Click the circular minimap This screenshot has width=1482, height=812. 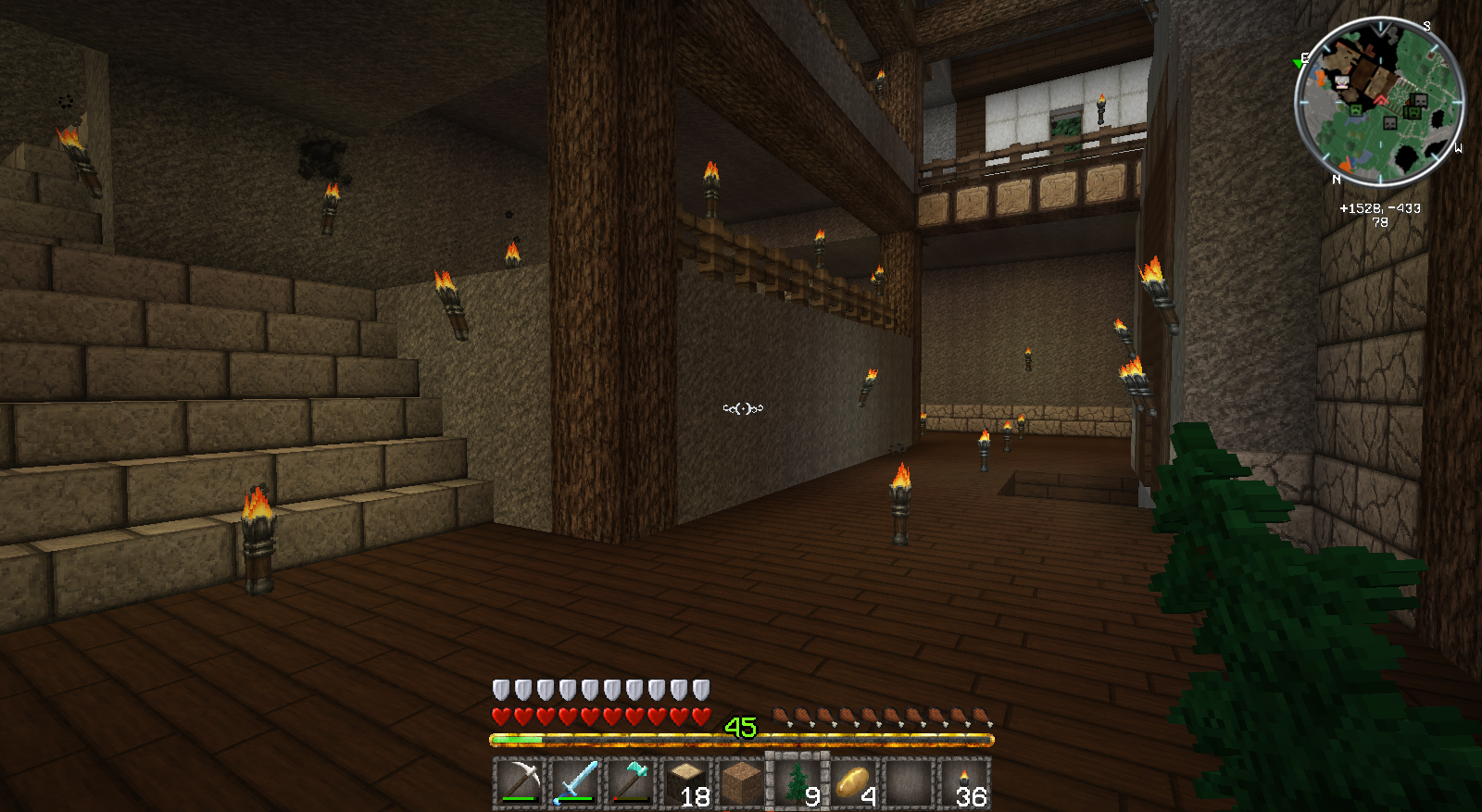[x=1379, y=102]
